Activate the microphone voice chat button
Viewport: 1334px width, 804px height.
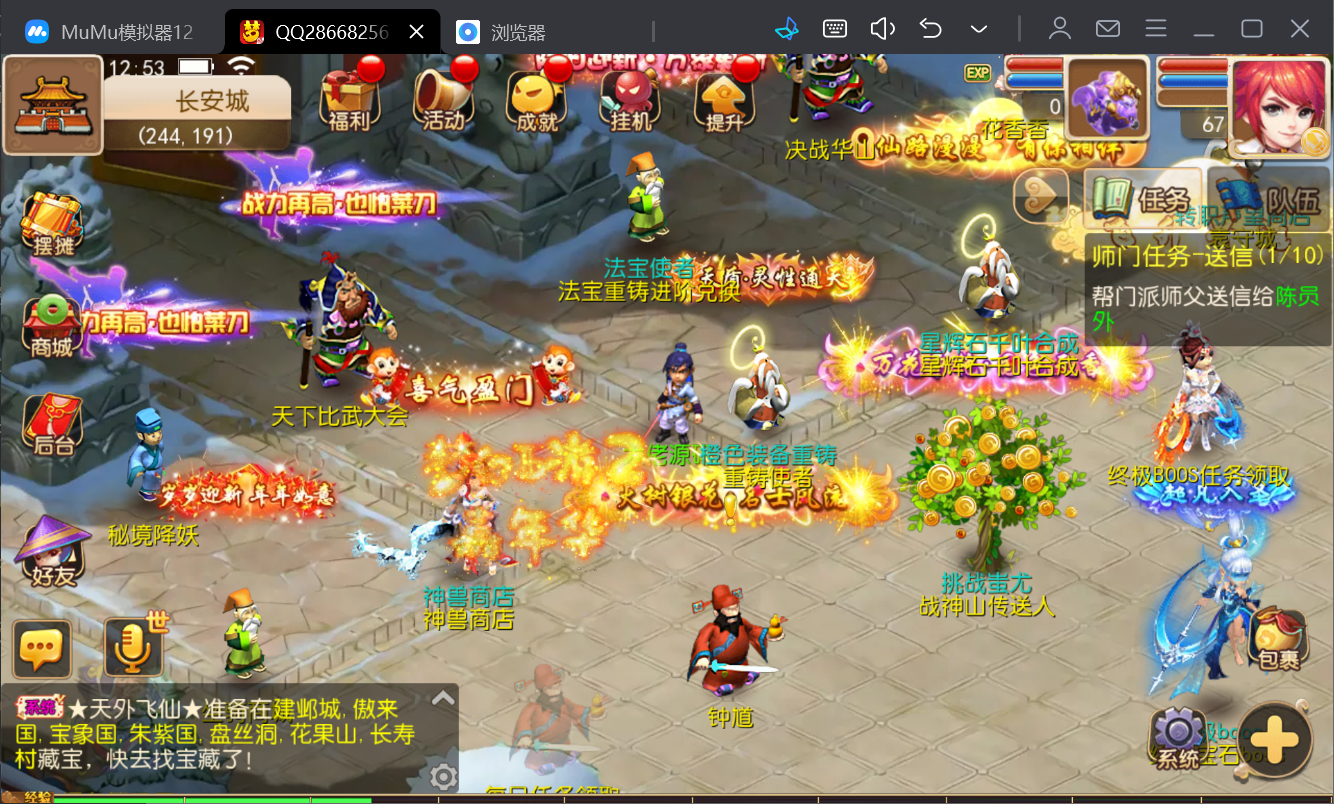[133, 649]
